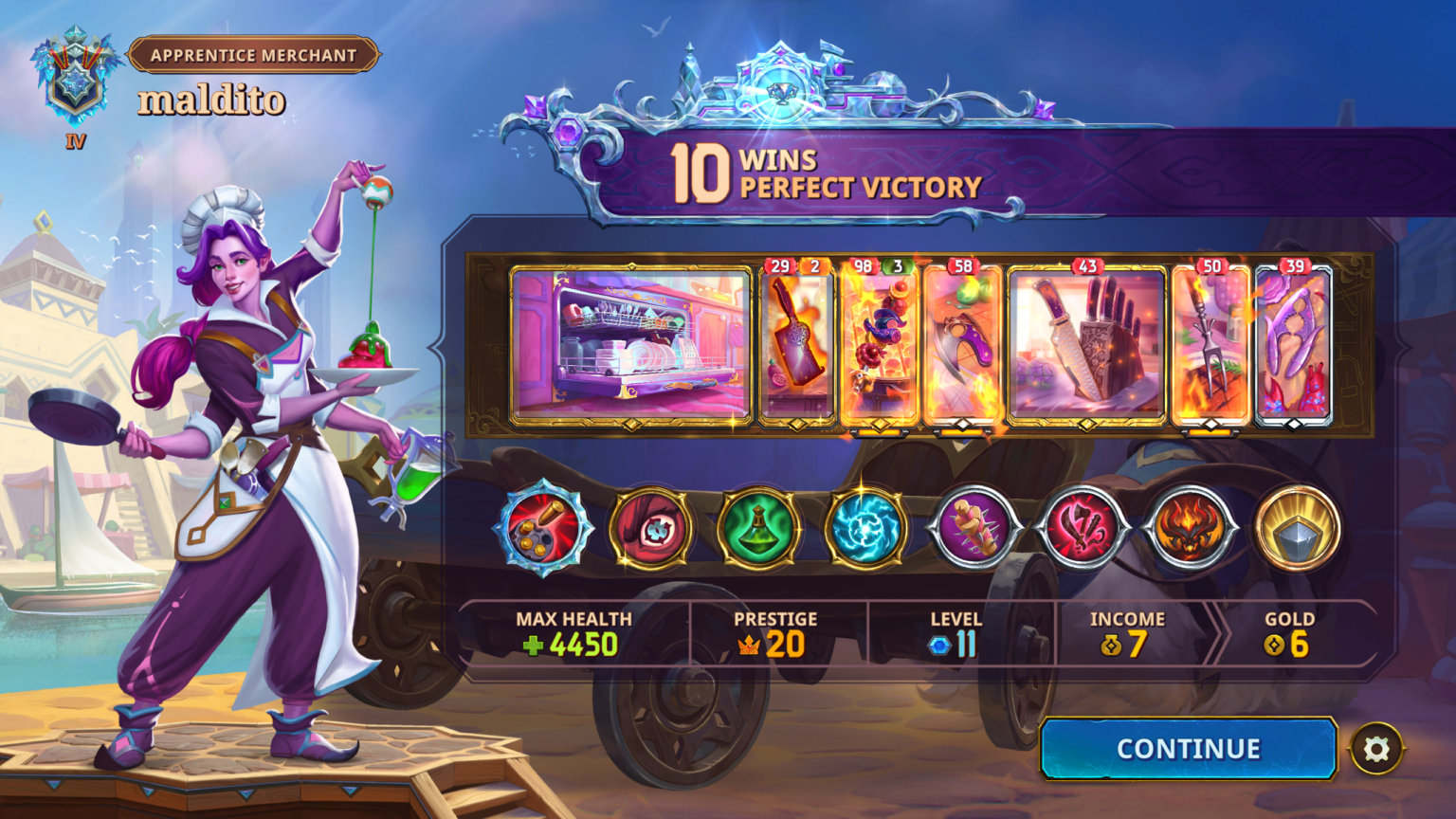Continue past the victory screen

click(x=1188, y=749)
